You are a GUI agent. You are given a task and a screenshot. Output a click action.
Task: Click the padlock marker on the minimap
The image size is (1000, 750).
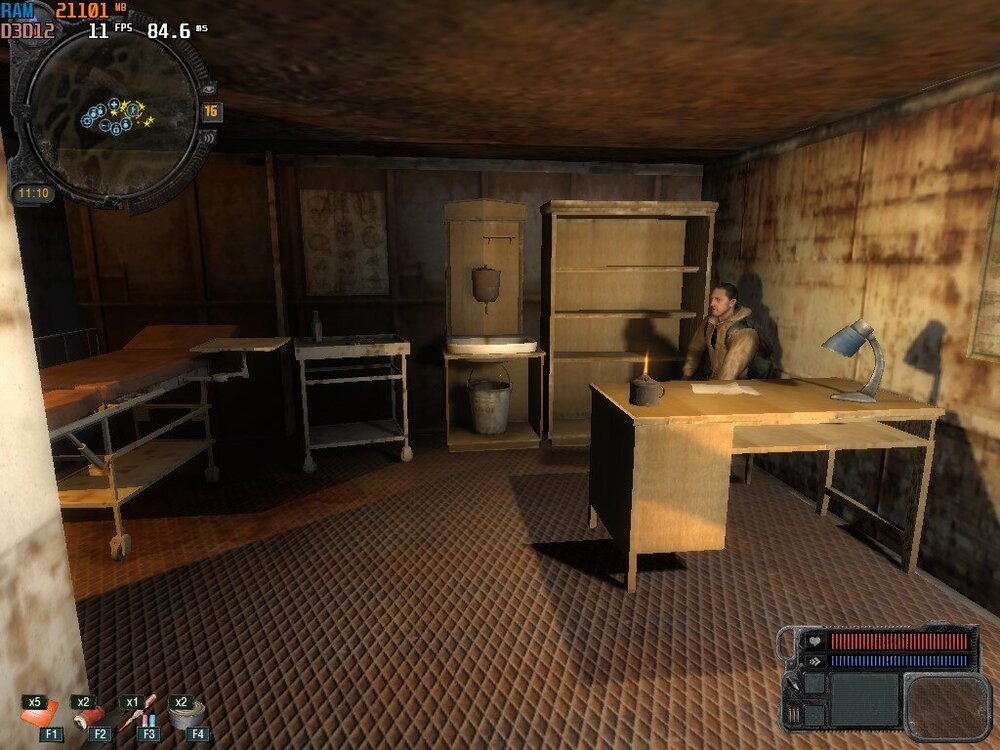click(x=115, y=128)
